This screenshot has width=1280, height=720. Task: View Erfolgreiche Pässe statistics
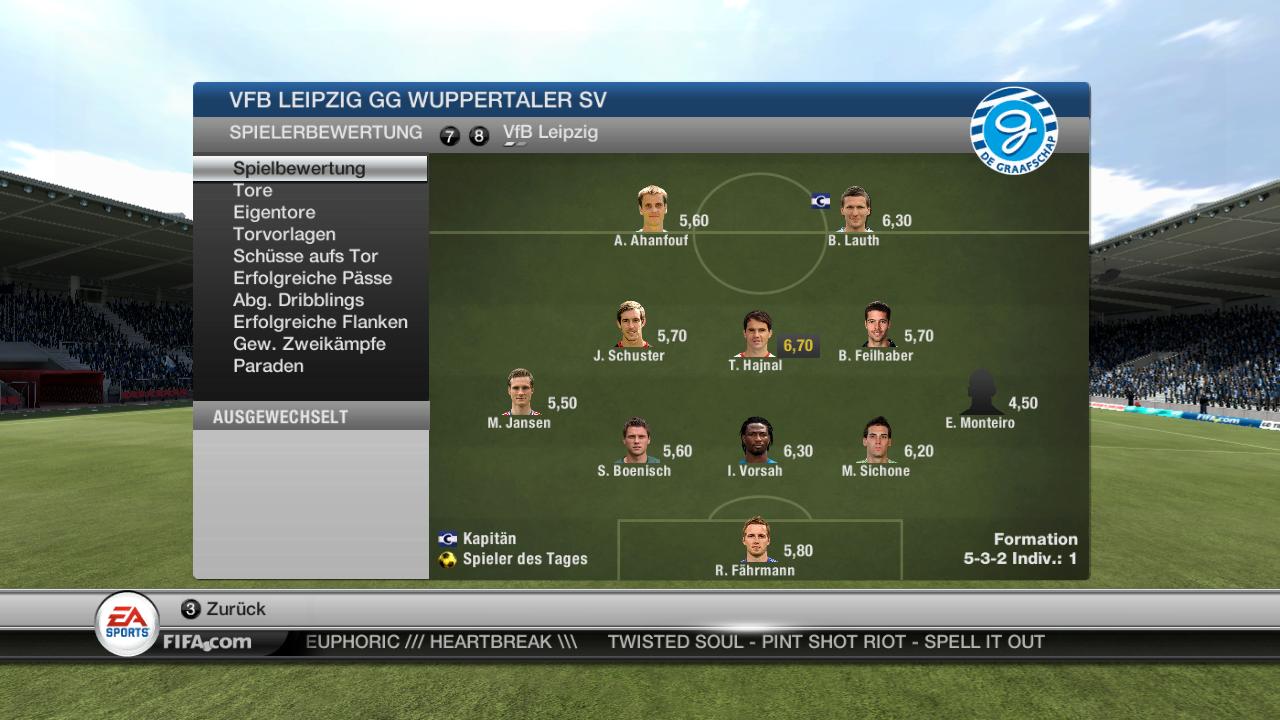pos(312,278)
